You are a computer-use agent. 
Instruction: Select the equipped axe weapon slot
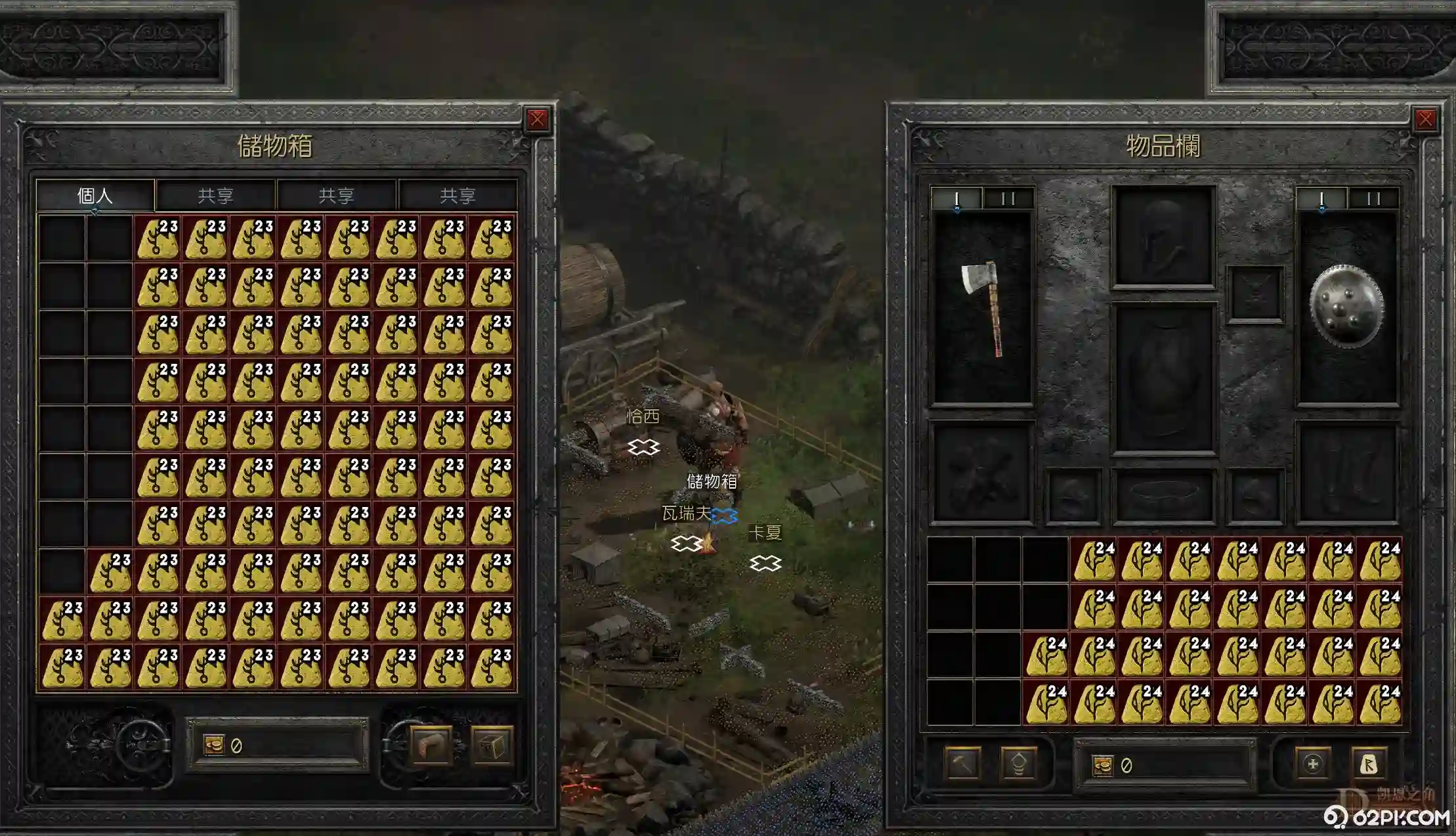pyautogui.click(x=982, y=307)
